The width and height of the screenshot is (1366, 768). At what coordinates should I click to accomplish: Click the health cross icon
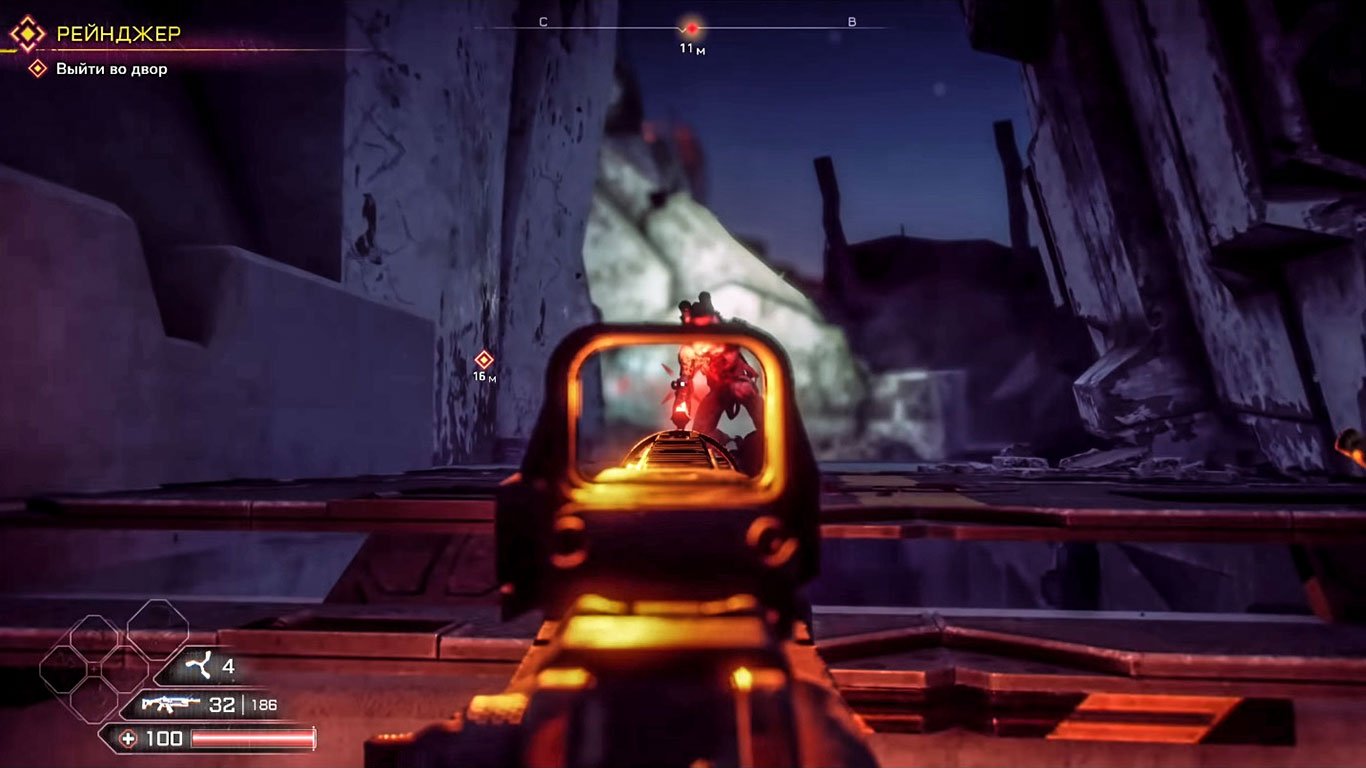coord(128,739)
